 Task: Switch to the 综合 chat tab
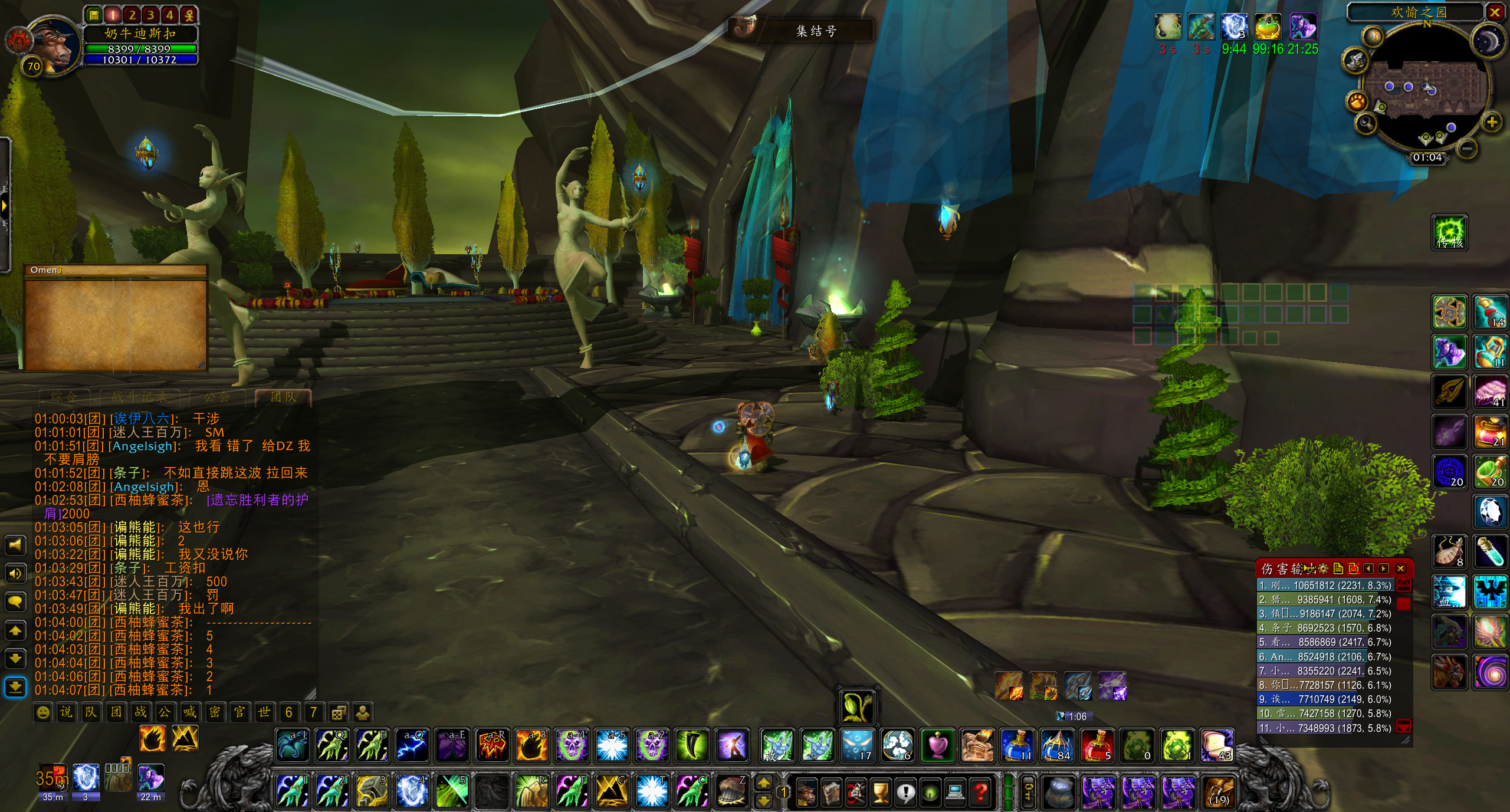click(63, 397)
